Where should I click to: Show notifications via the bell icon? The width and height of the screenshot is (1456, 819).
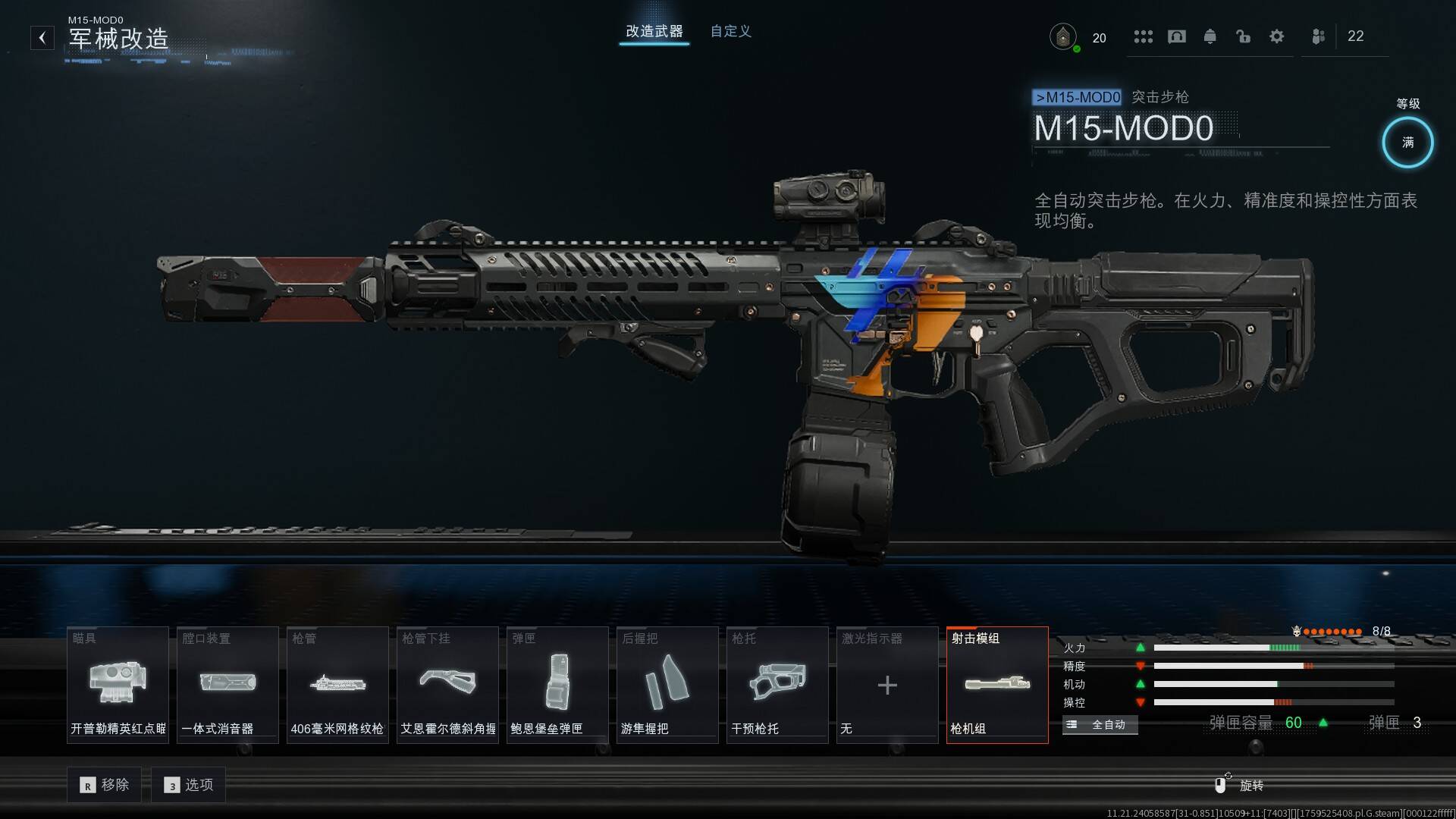coord(1210,36)
